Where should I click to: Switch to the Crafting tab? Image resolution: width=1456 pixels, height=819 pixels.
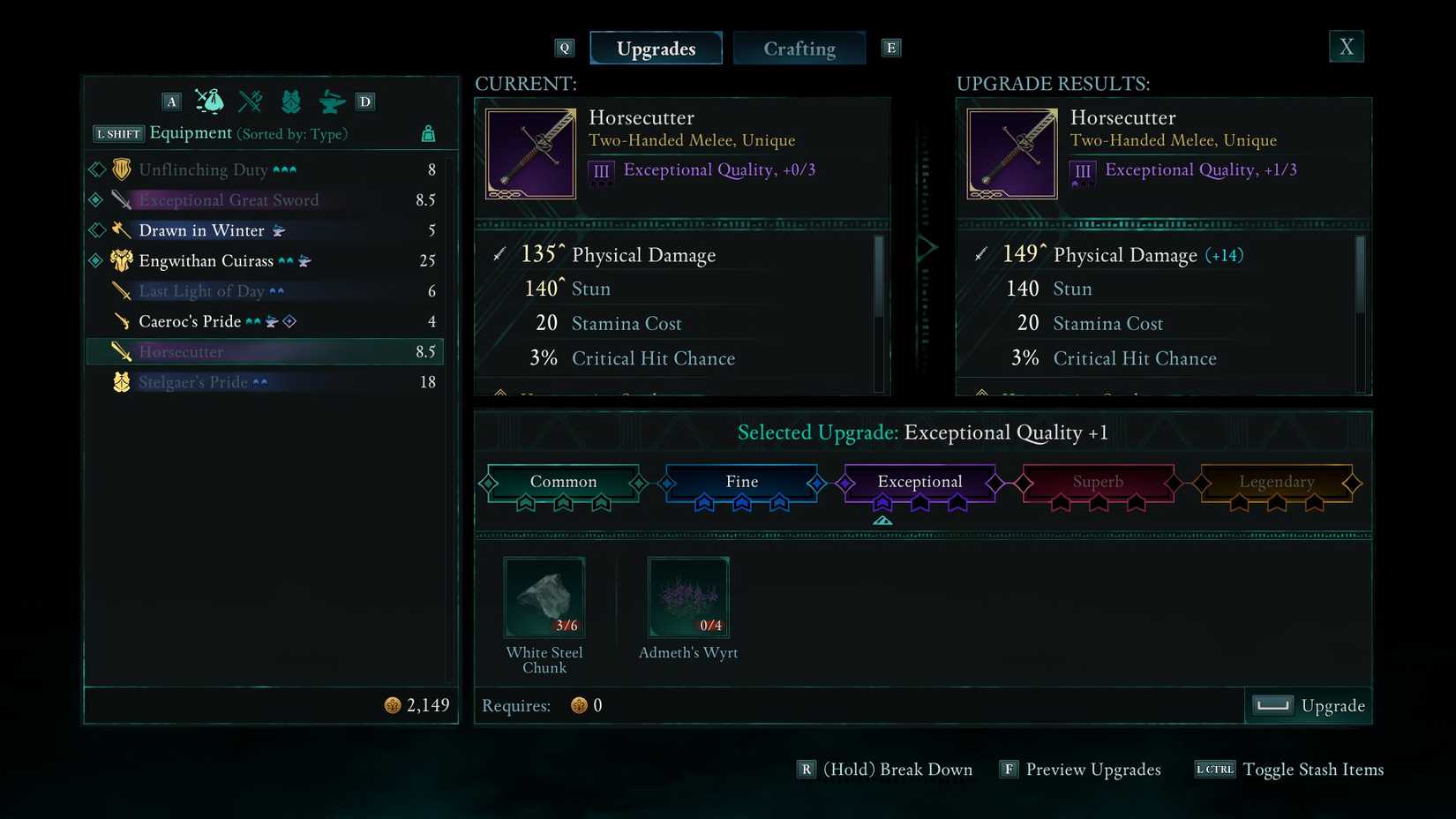tap(799, 48)
